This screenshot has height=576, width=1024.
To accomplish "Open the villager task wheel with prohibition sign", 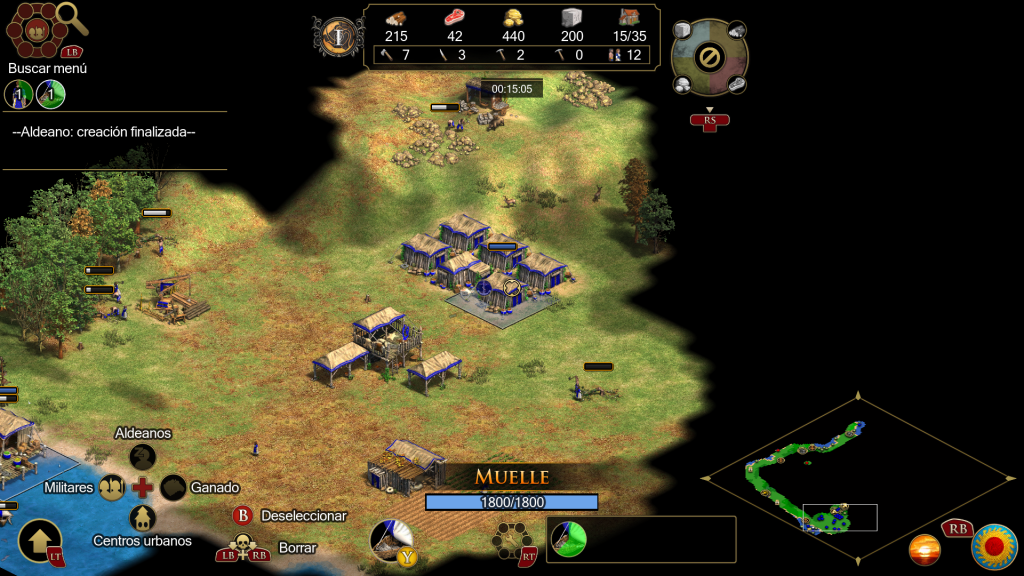I will 708,57.
